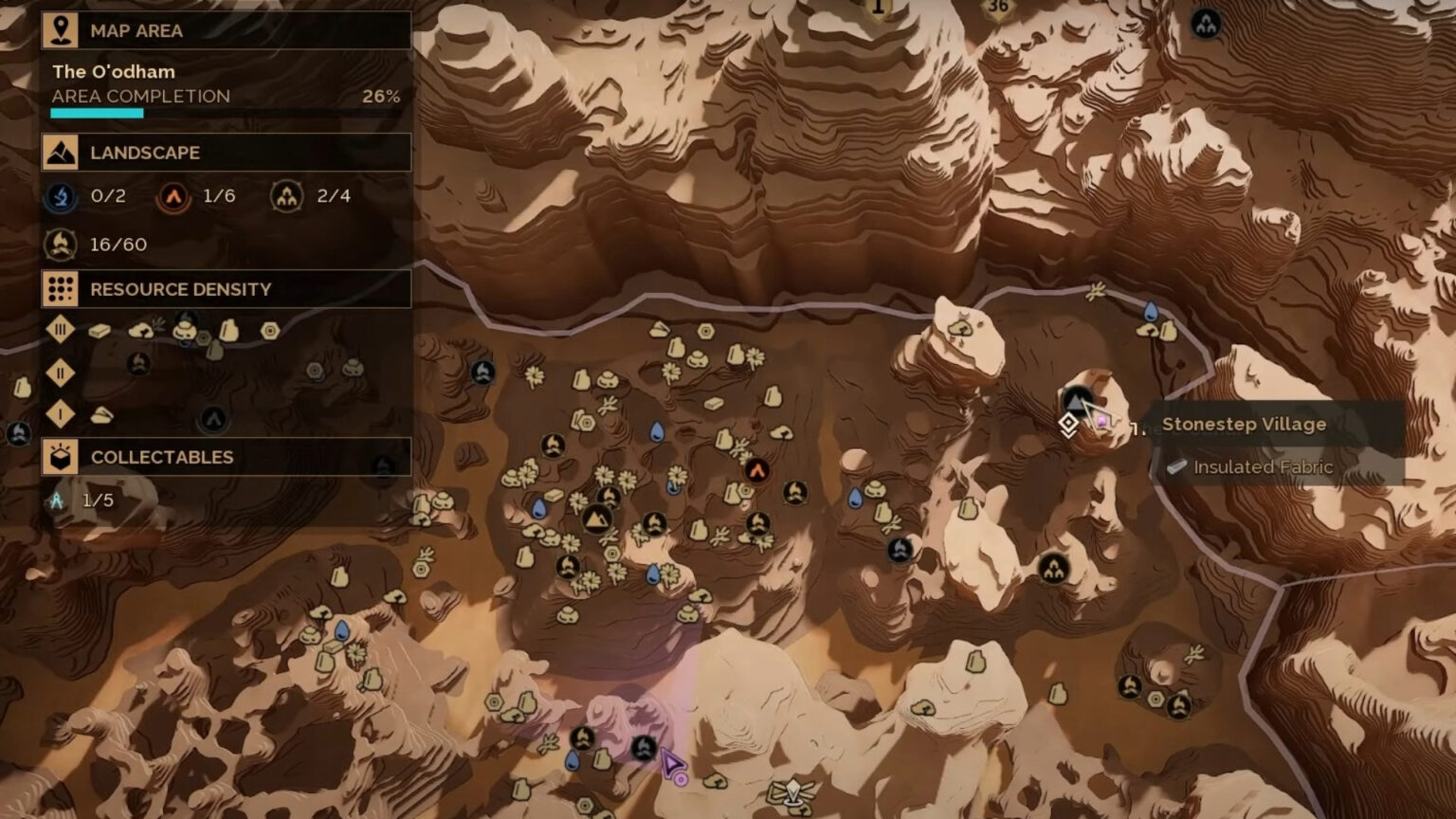1456x819 pixels.
Task: Open the Resource Density grid icon
Action: pos(59,289)
